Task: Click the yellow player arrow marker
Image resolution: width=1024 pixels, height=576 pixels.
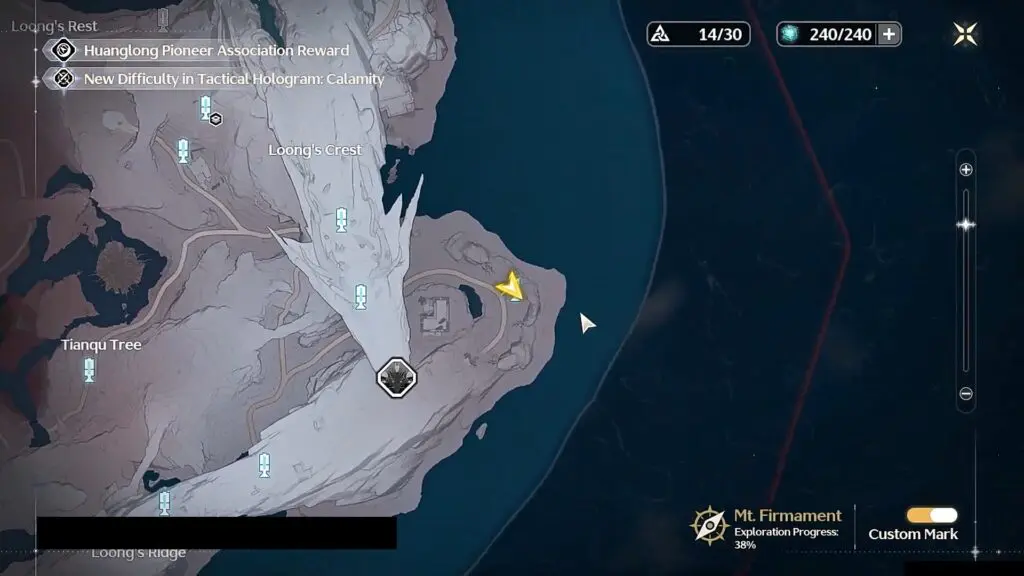Action: (x=512, y=287)
